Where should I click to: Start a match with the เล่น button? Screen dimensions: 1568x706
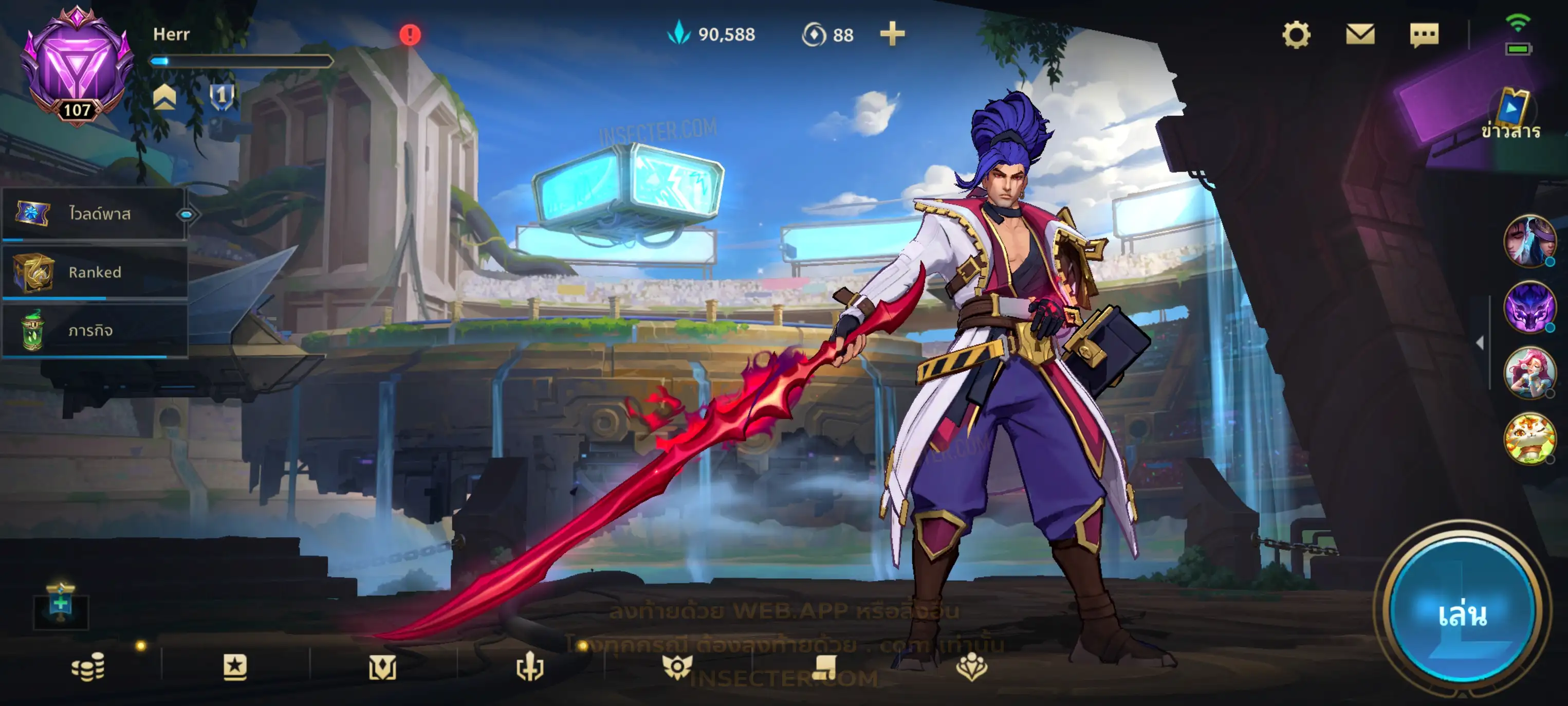click(1462, 614)
